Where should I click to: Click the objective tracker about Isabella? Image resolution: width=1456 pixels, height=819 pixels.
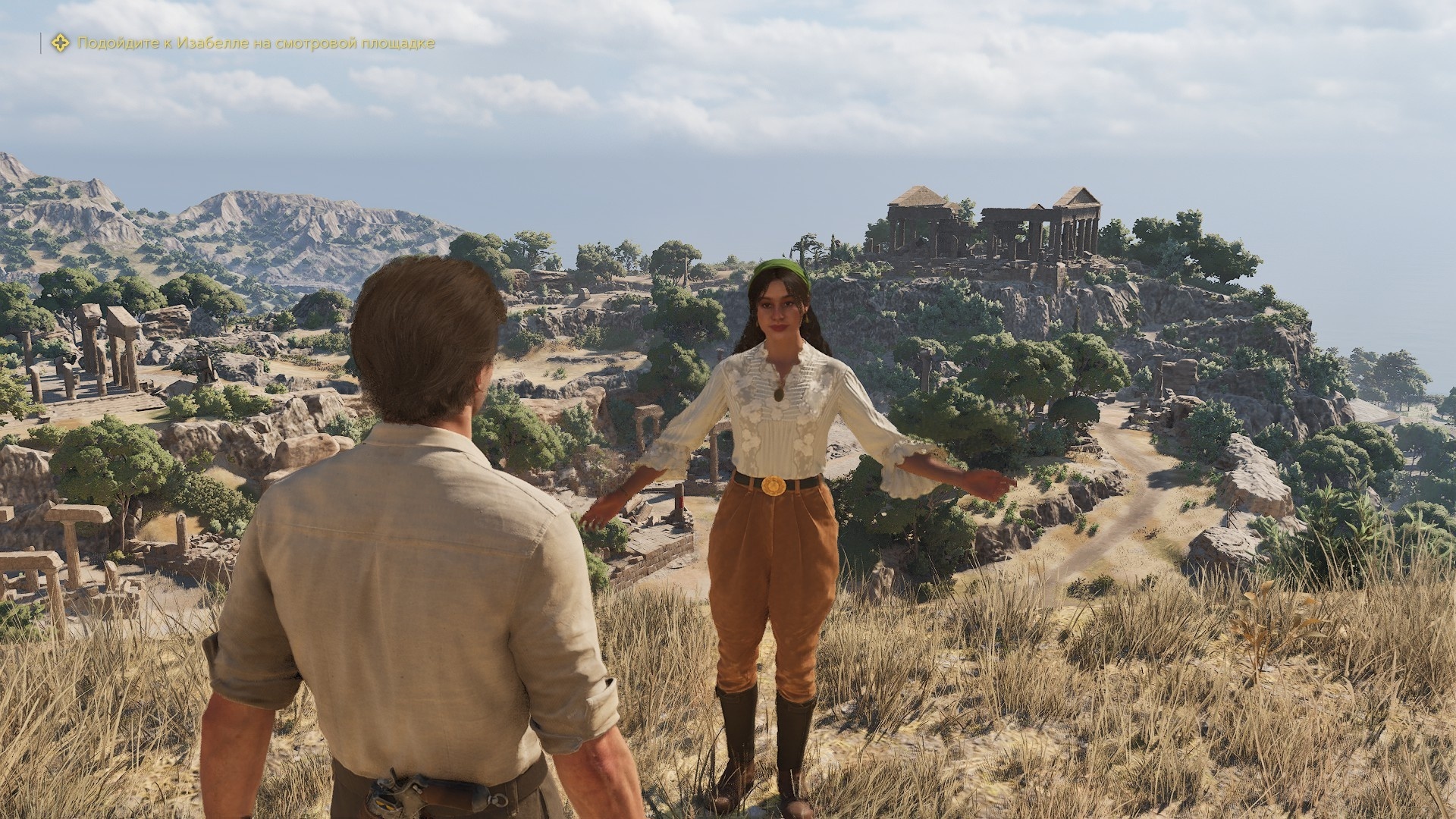pos(256,43)
